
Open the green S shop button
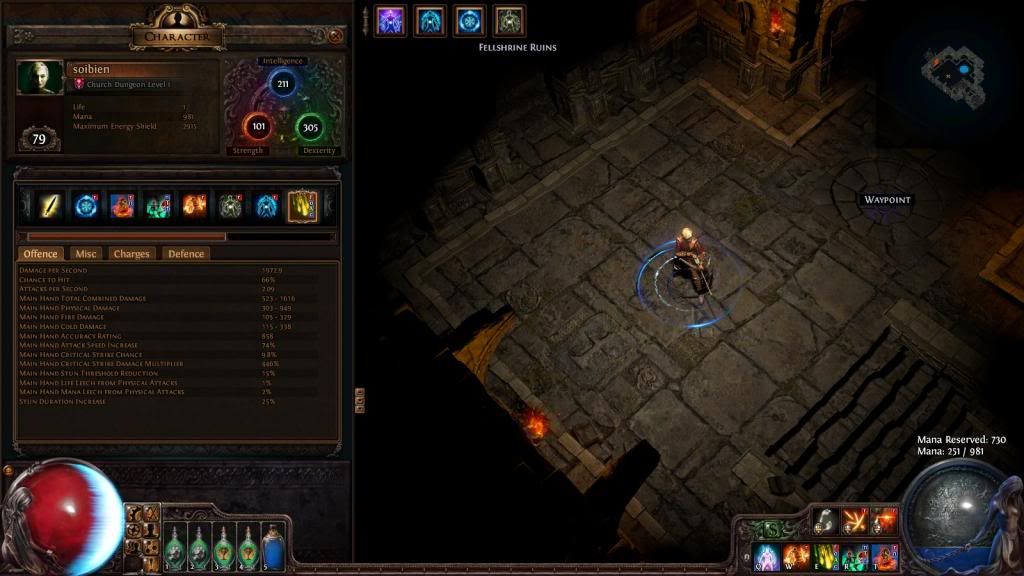772,530
